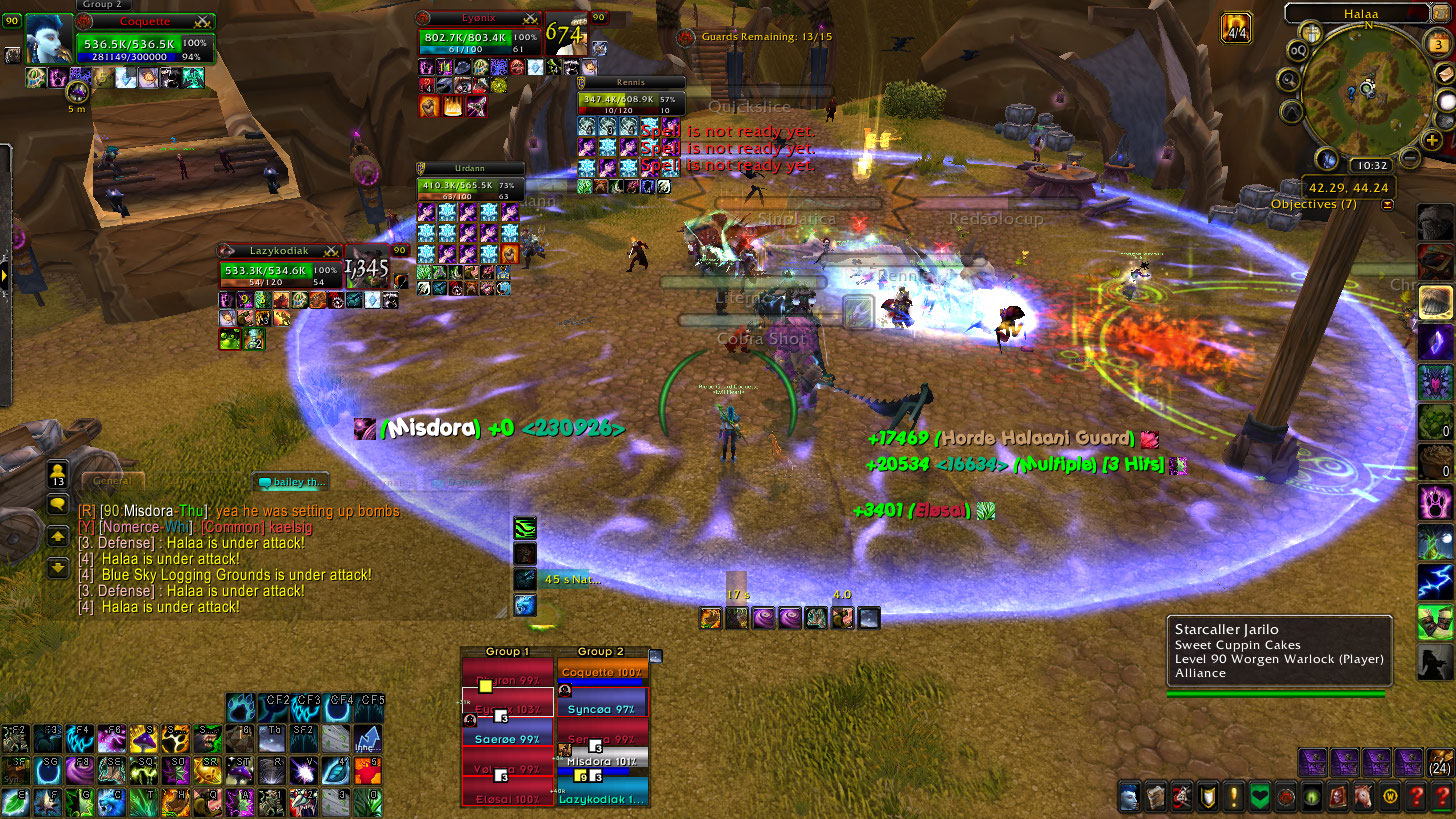Open the character info micro button
Viewport: 1456px width, 819px height.
pyautogui.click(x=1129, y=797)
